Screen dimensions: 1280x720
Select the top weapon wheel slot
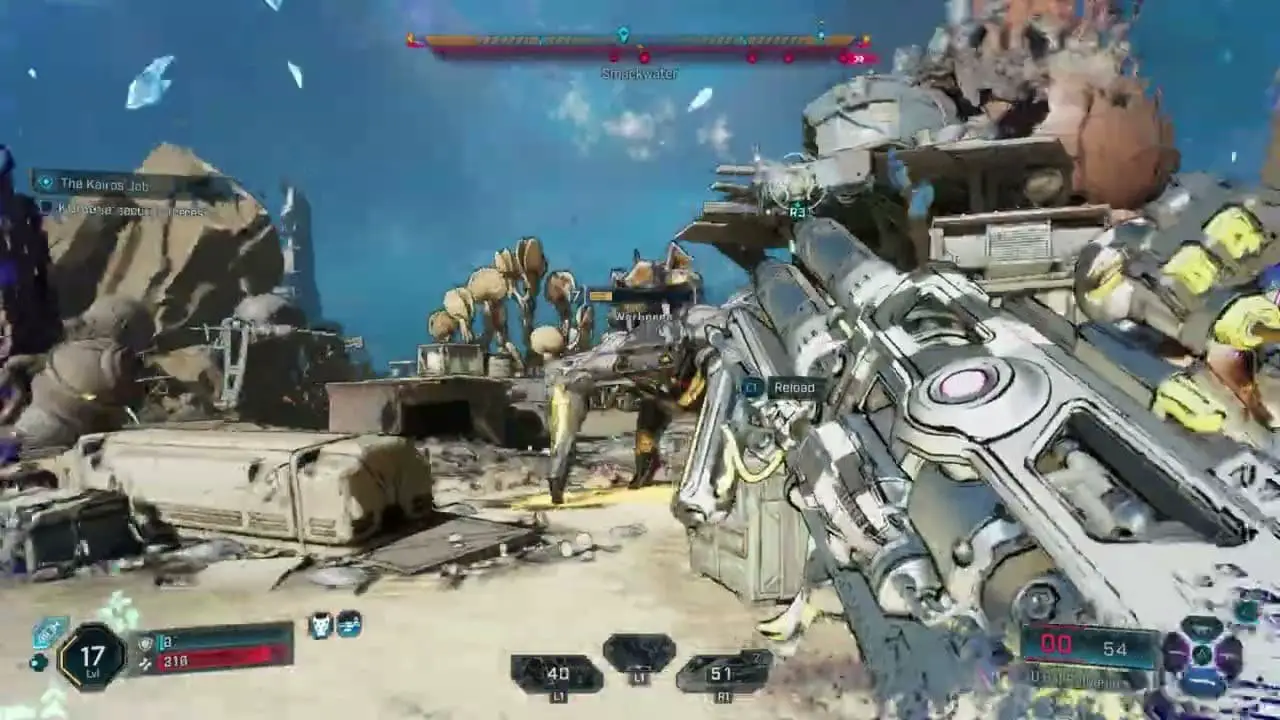1203,629
